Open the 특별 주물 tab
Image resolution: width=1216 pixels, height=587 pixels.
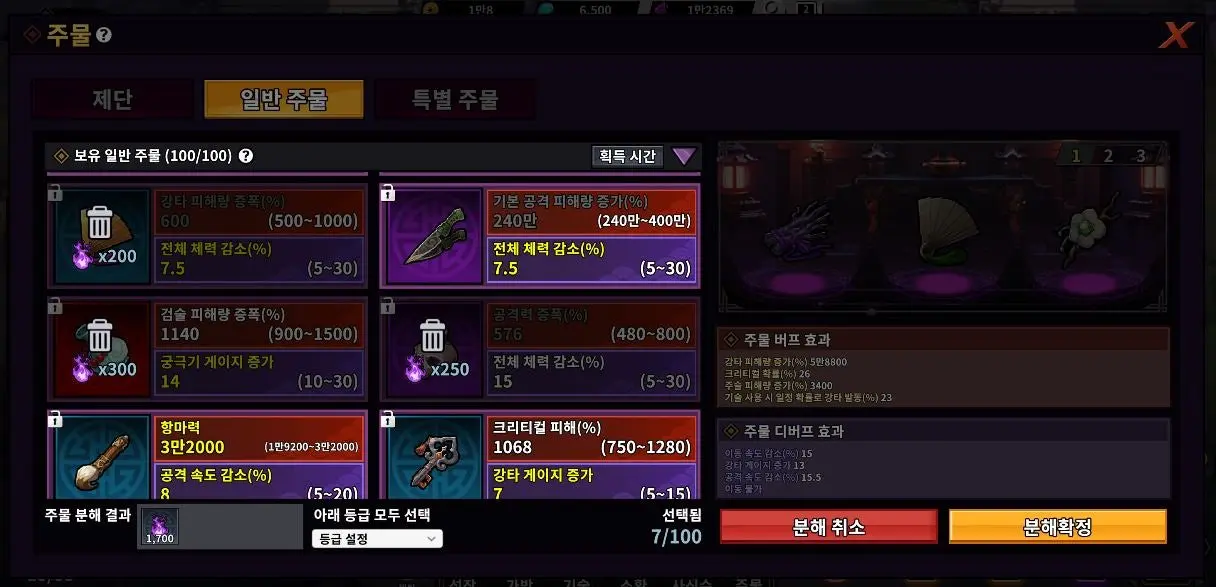tap(455, 100)
